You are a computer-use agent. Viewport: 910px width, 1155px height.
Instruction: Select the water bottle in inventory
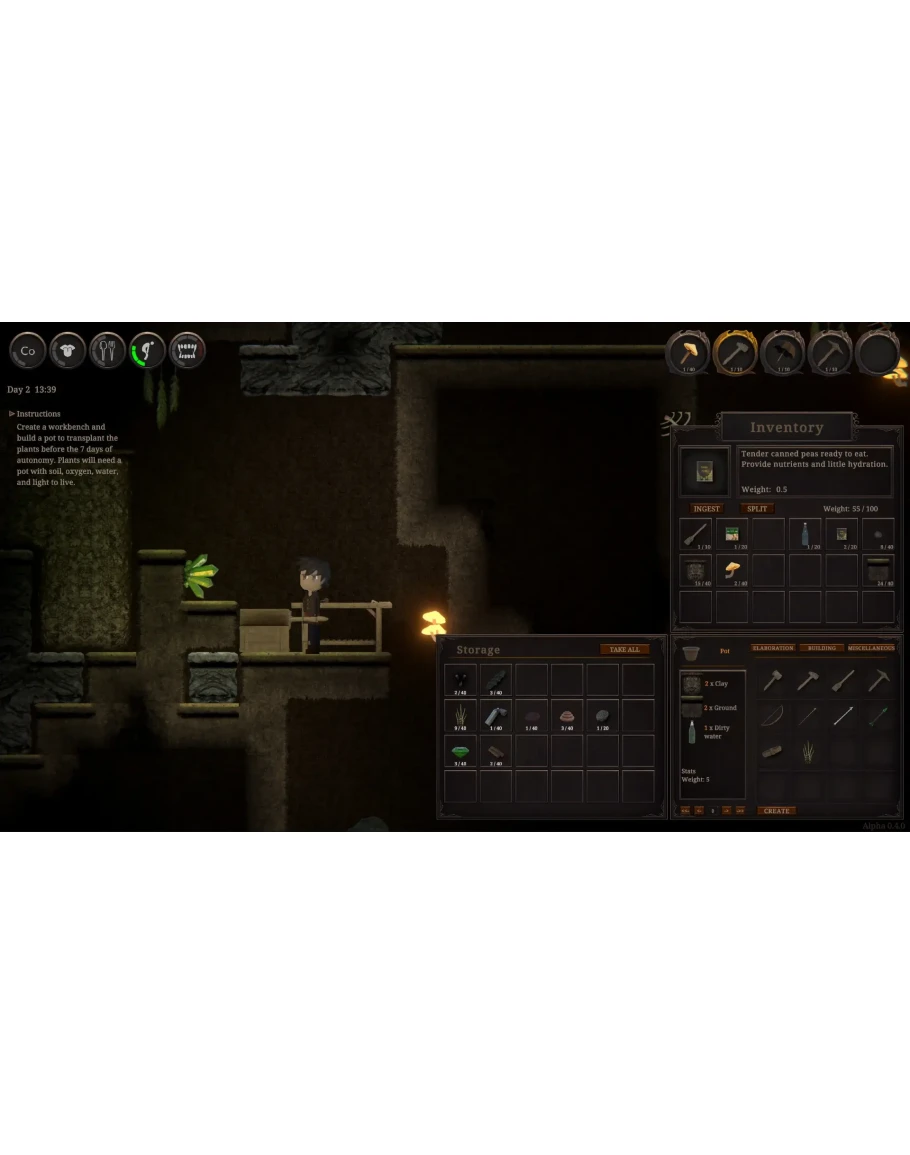pos(805,535)
